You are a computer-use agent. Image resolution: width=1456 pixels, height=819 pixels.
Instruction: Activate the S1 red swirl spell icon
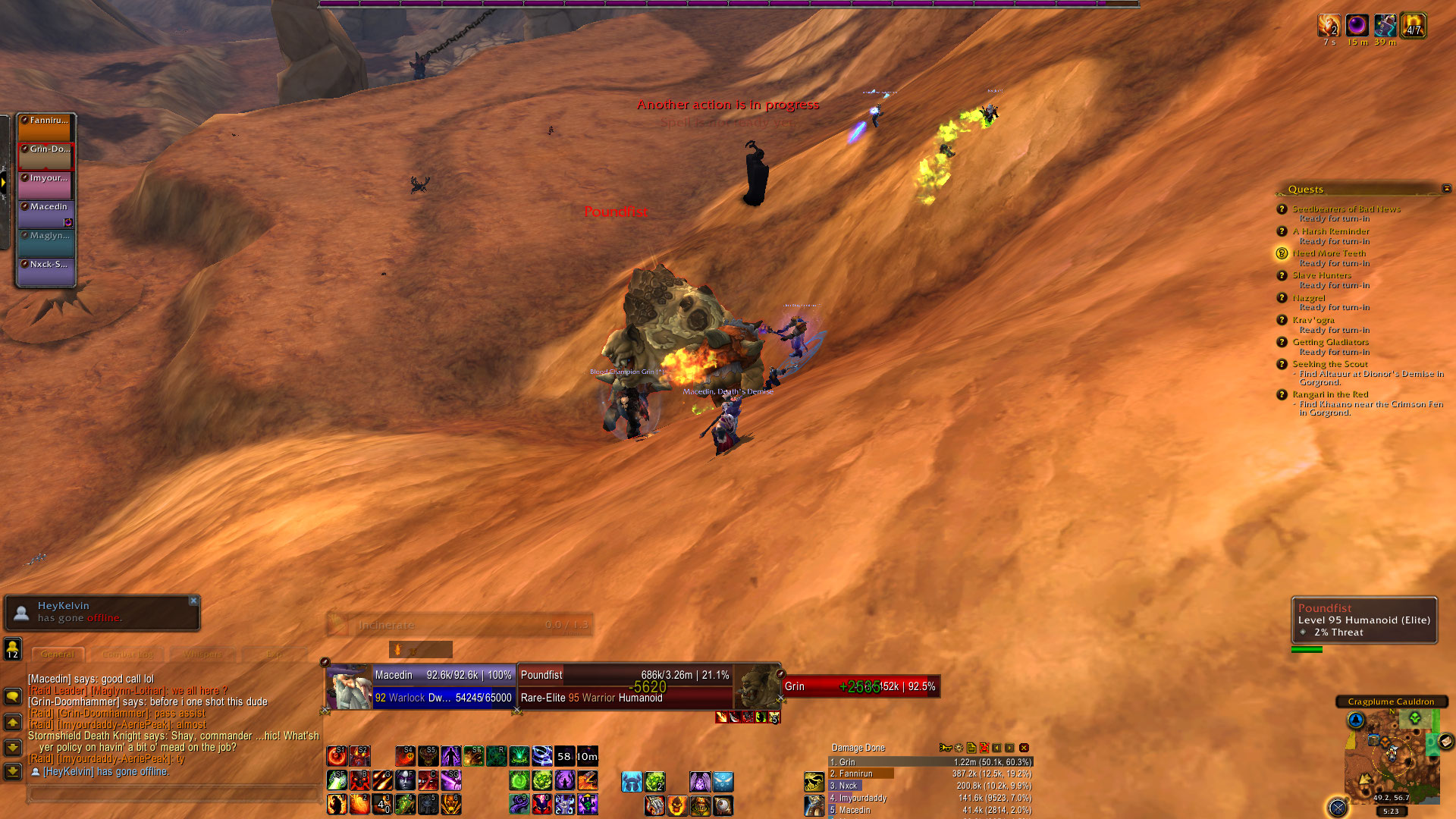click(337, 756)
